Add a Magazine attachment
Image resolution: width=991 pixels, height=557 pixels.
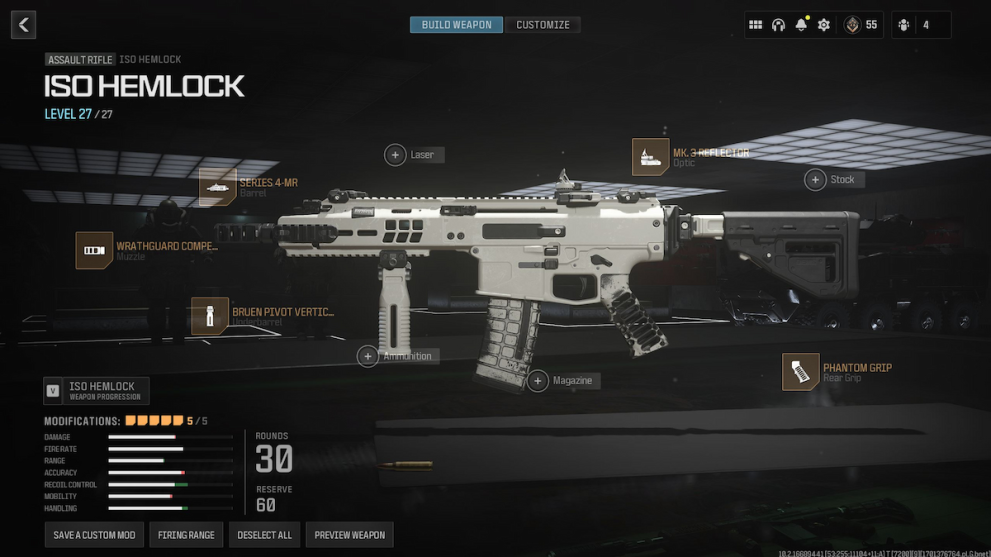coord(539,381)
